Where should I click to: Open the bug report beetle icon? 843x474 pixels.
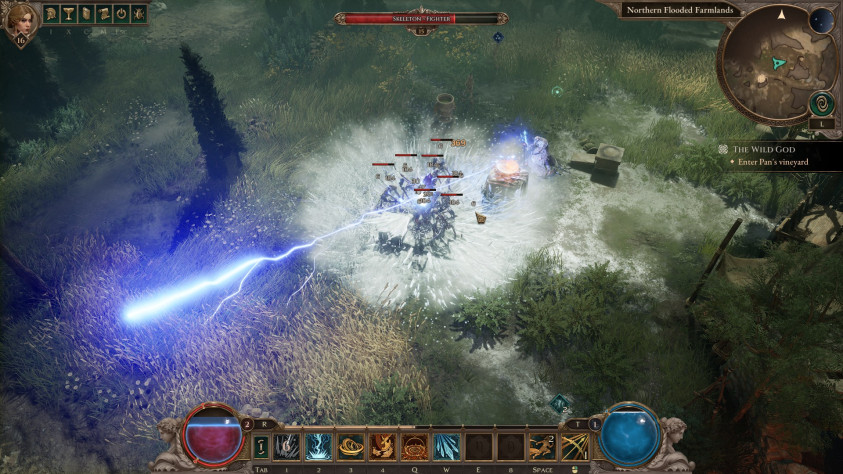[x=136, y=14]
